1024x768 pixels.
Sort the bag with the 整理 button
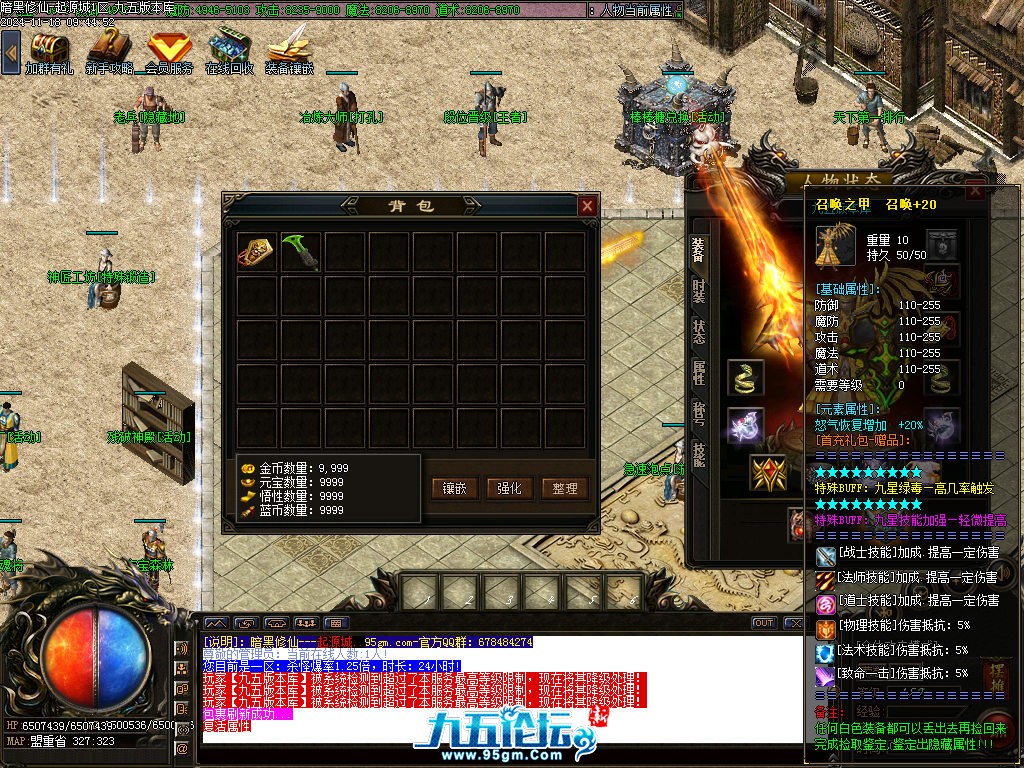coord(564,488)
